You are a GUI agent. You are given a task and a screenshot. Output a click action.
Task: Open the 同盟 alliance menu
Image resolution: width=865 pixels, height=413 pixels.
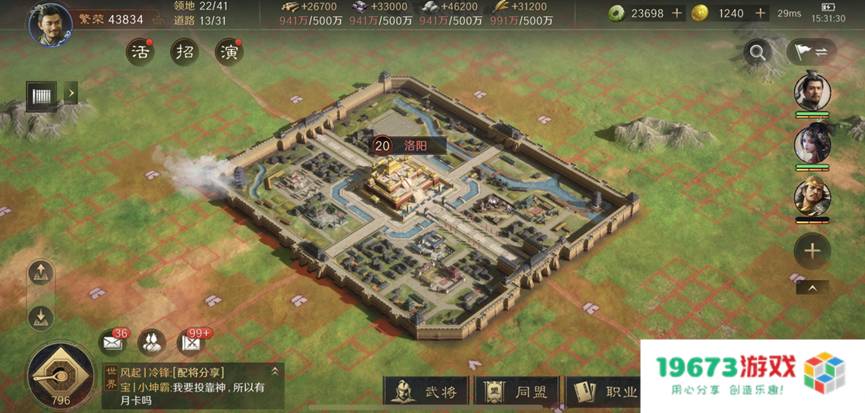(519, 392)
